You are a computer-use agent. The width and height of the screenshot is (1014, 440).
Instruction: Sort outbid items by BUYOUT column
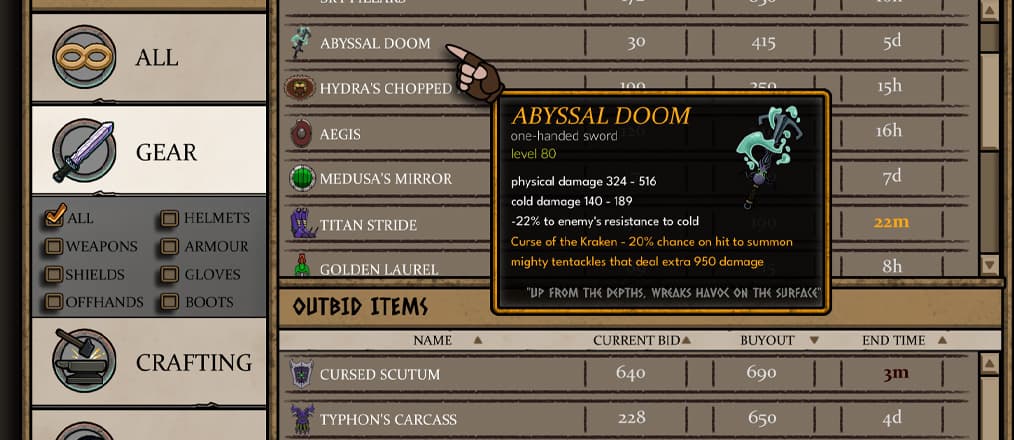(x=765, y=340)
